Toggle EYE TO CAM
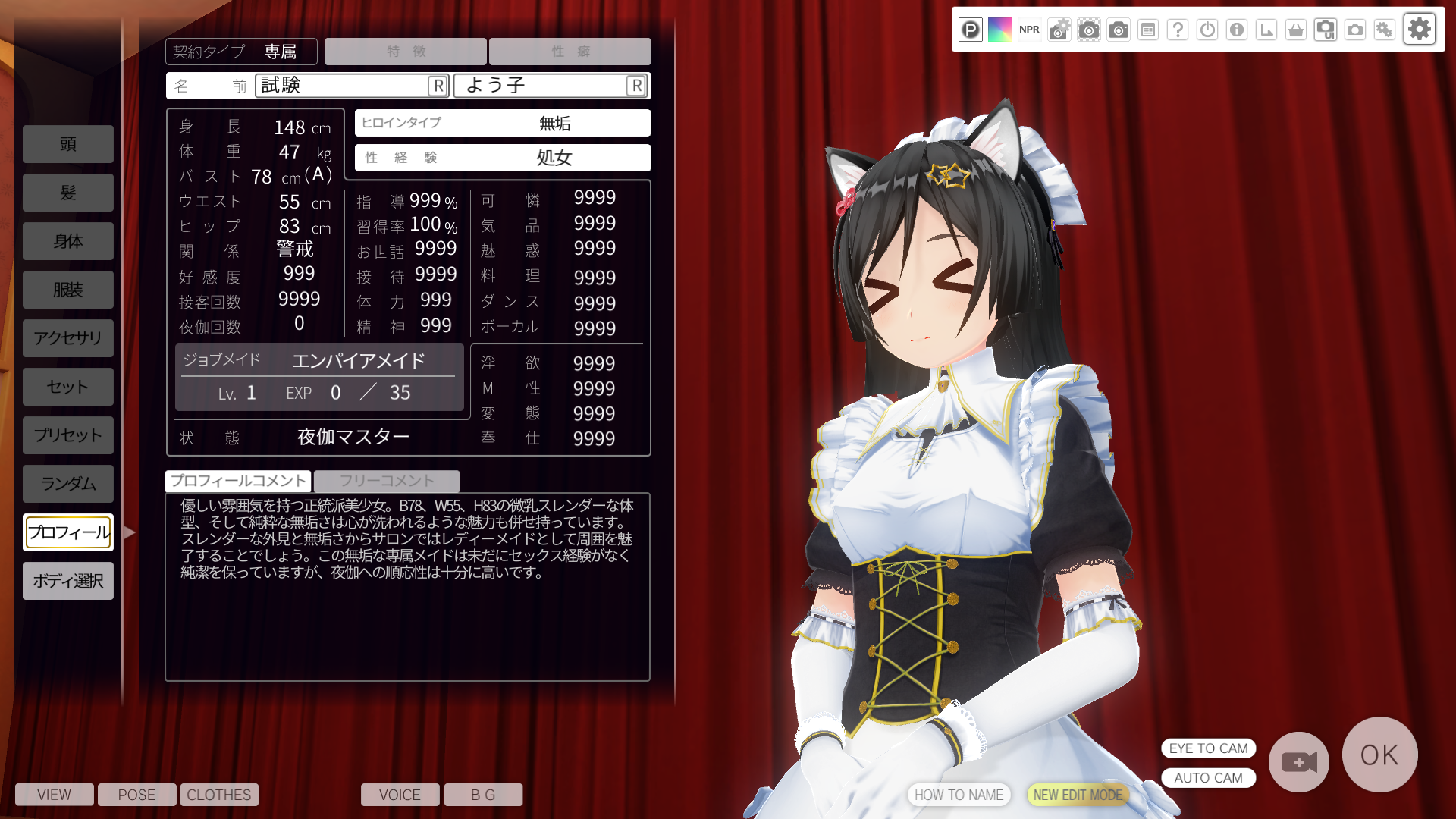The image size is (1456, 819). 1208,748
